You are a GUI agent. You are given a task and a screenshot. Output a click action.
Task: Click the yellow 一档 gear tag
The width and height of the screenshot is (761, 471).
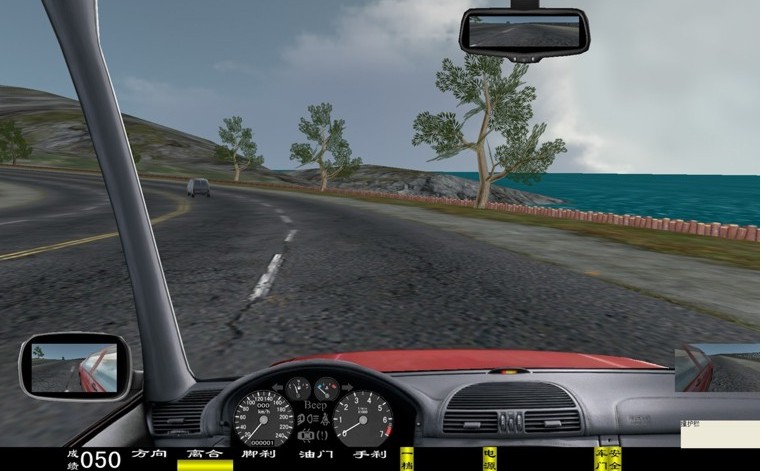407,459
